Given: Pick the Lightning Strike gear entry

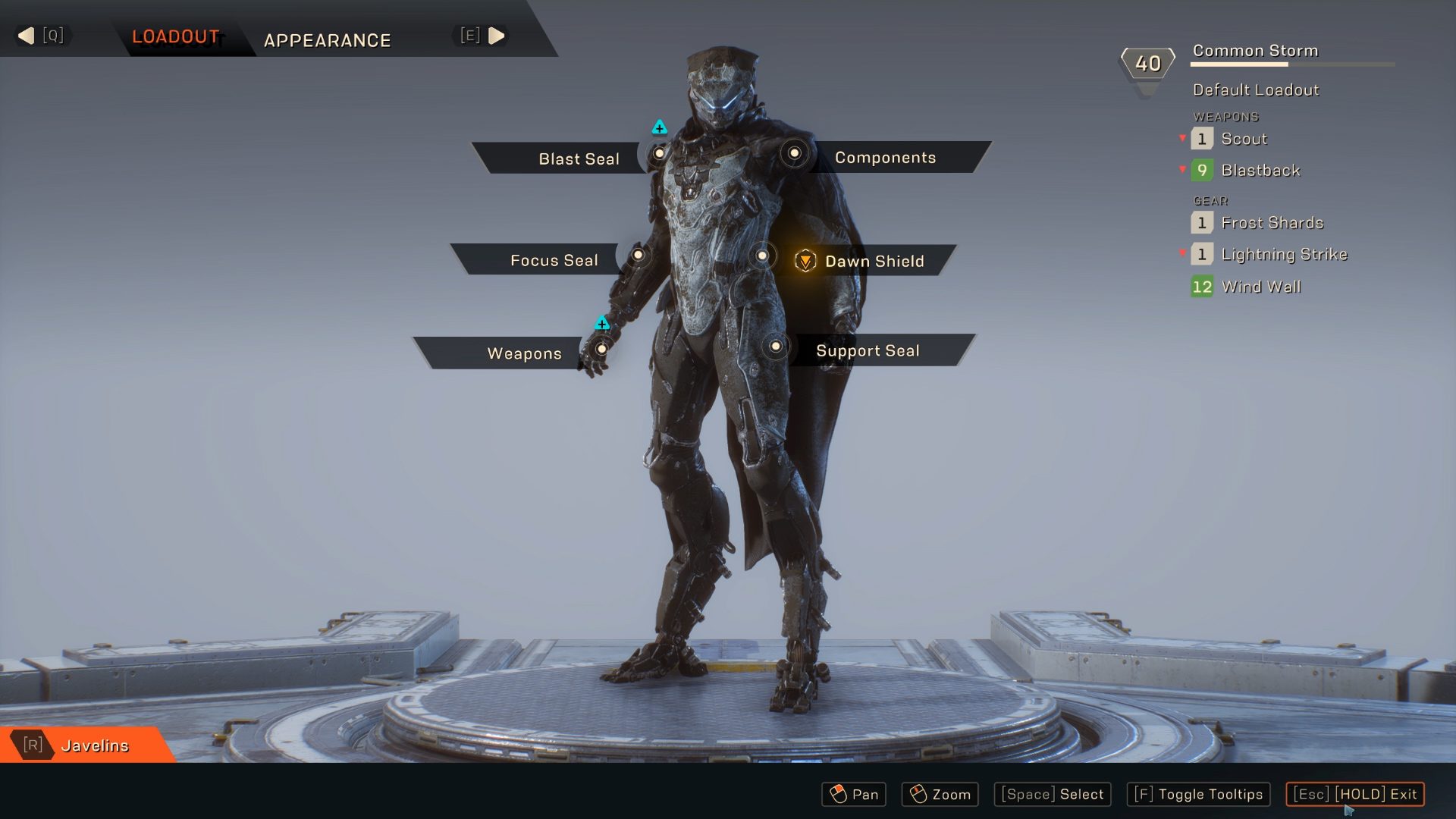Looking at the screenshot, I should tap(1284, 254).
